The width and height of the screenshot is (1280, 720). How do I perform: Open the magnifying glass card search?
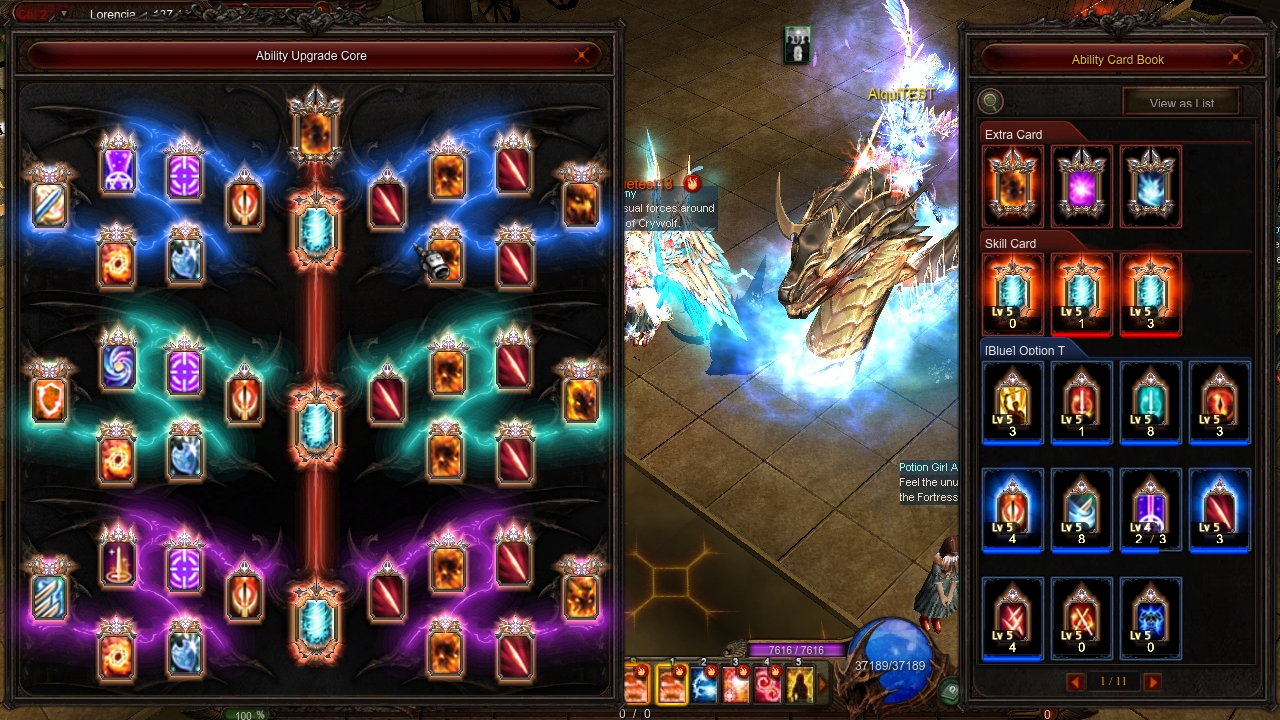tap(991, 101)
